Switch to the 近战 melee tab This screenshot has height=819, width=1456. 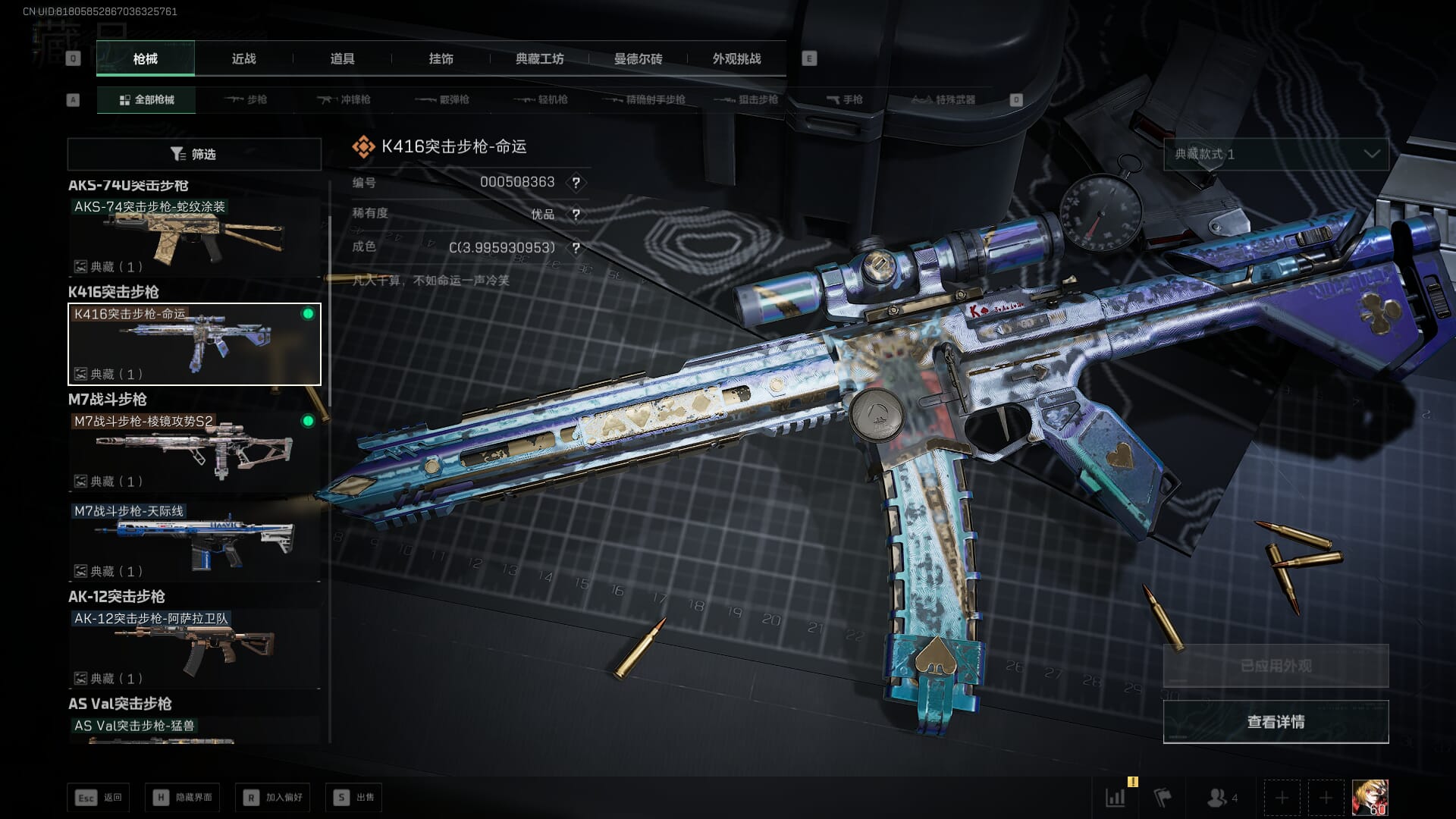pyautogui.click(x=243, y=59)
